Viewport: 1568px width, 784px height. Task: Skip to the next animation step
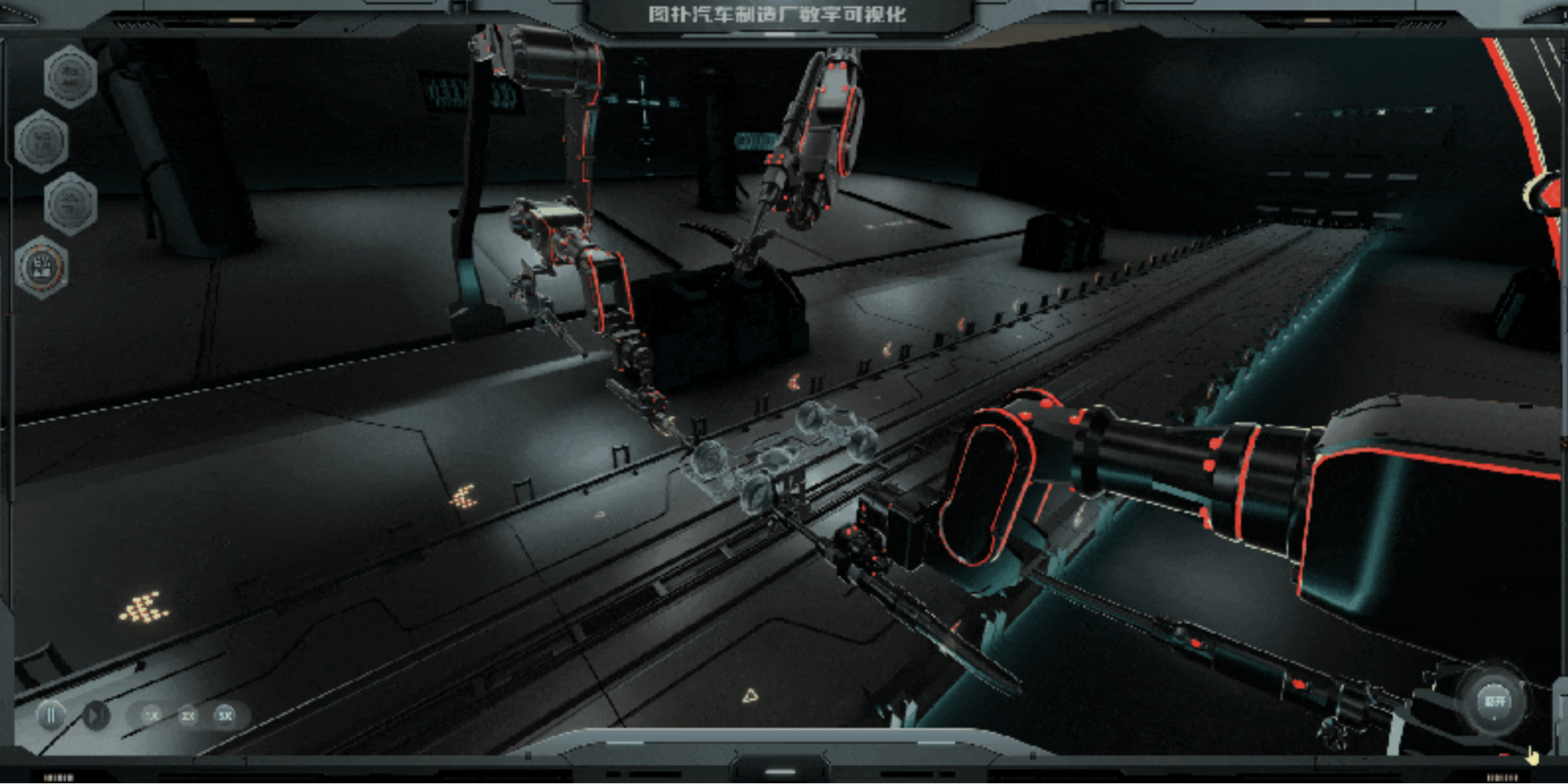click(x=96, y=715)
